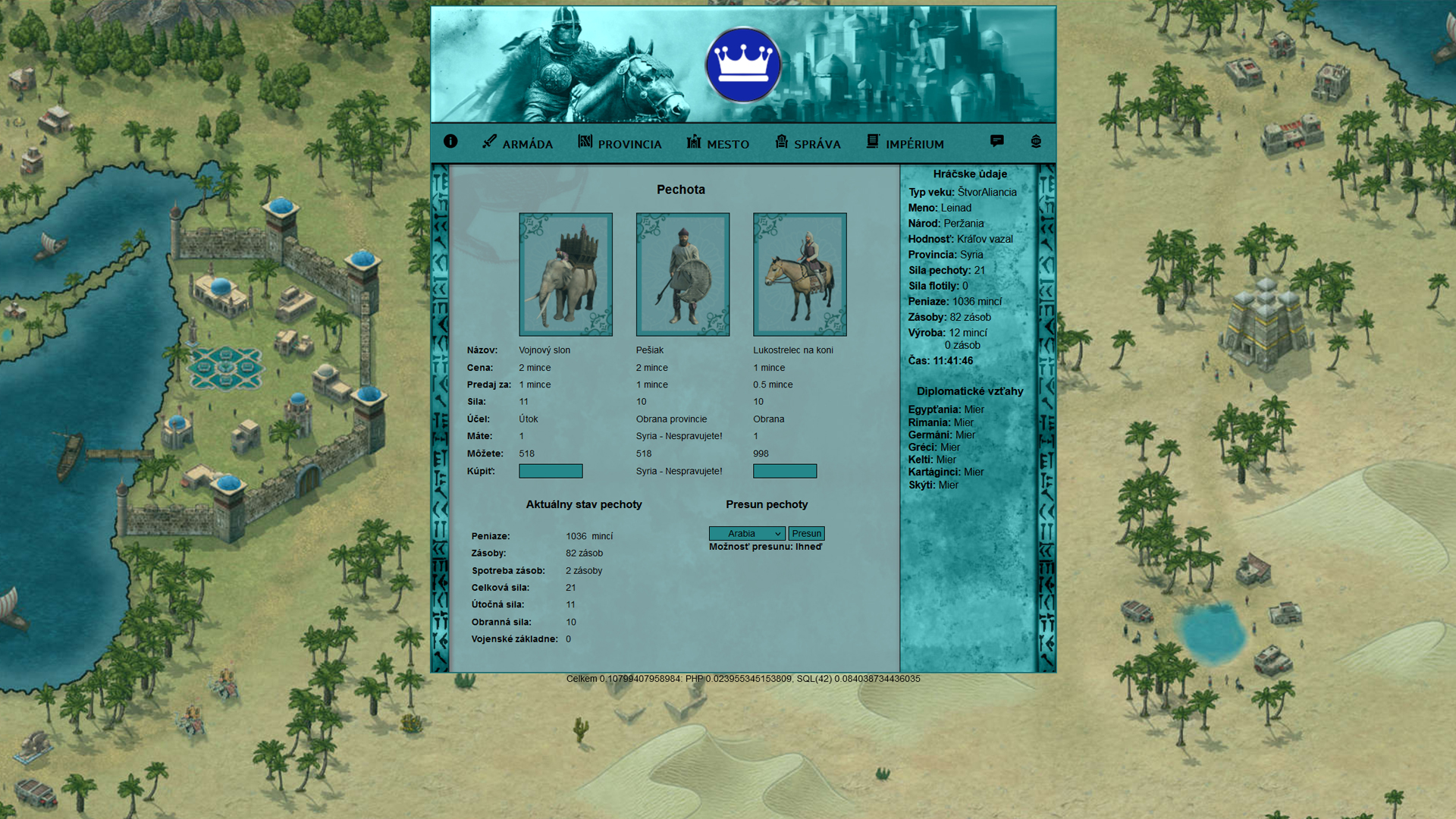This screenshot has width=1456, height=819.
Task: Open the Armáda menu
Action: click(518, 143)
